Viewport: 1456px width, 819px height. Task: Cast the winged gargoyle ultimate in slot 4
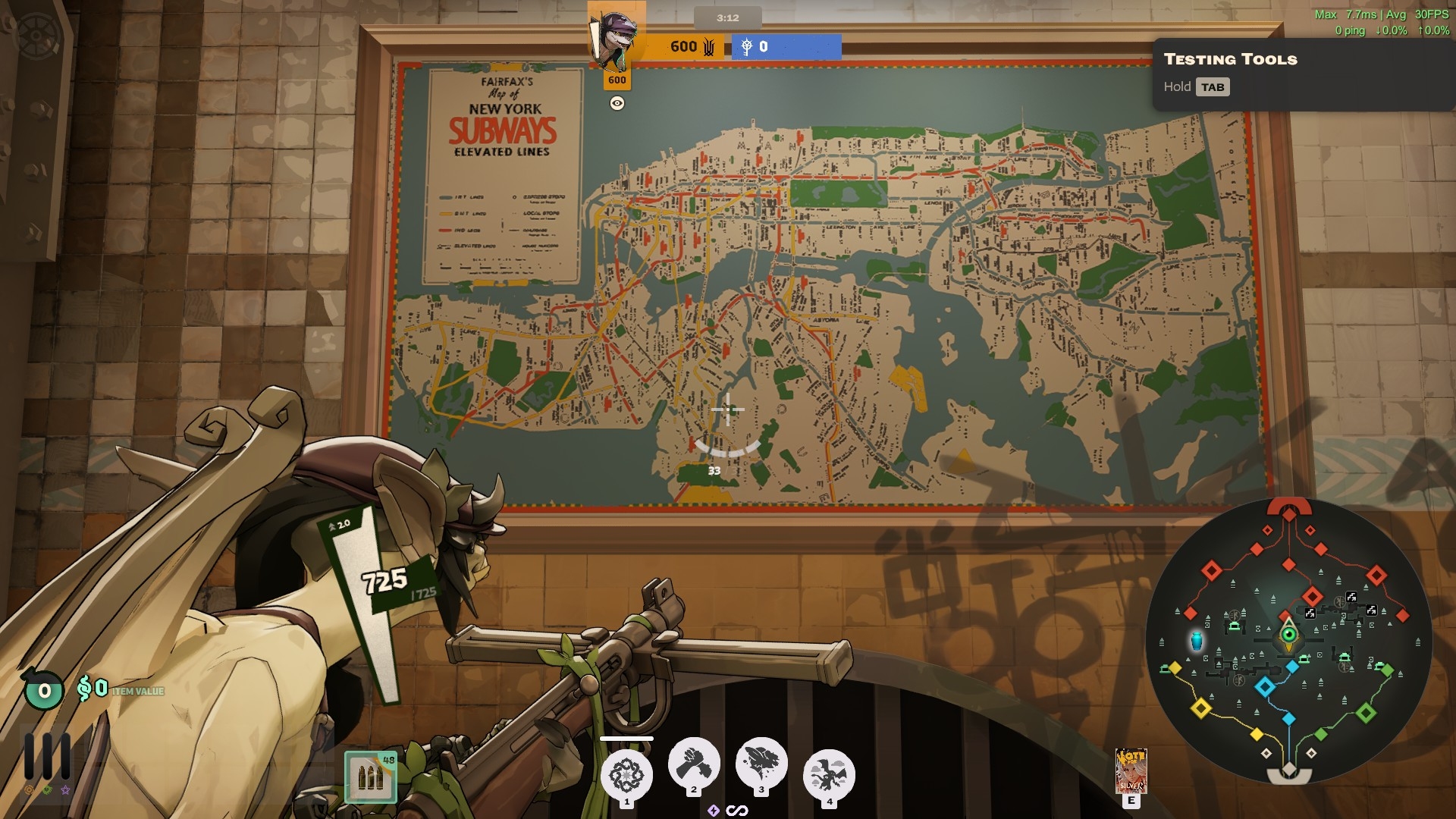tap(829, 775)
